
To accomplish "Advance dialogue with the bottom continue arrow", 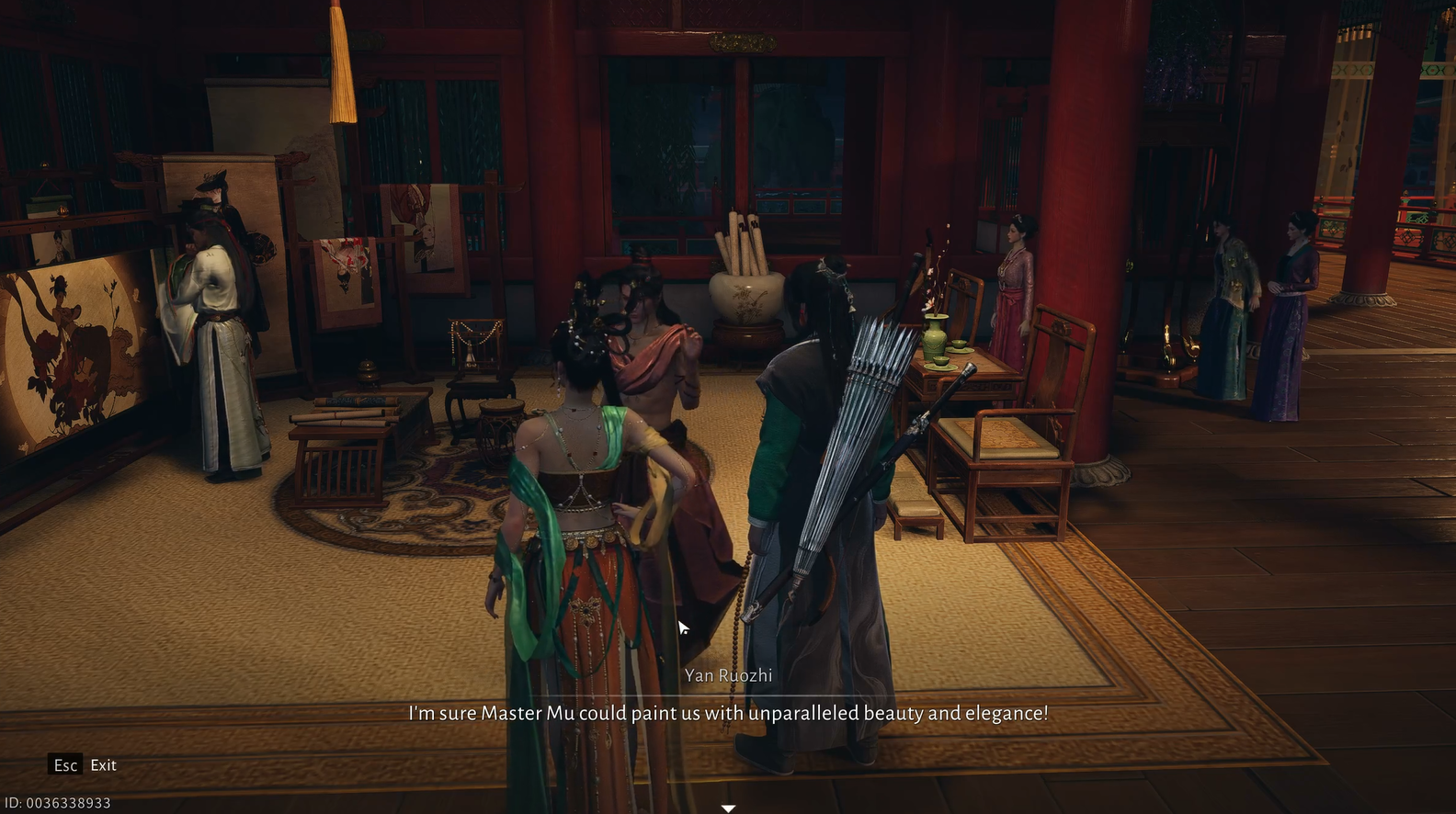I will point(728,808).
